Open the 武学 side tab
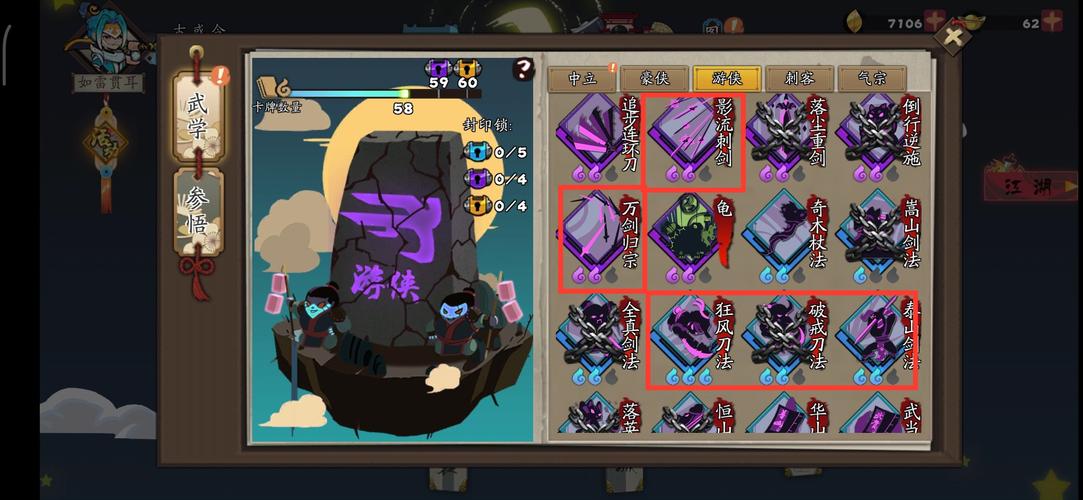 (x=198, y=114)
